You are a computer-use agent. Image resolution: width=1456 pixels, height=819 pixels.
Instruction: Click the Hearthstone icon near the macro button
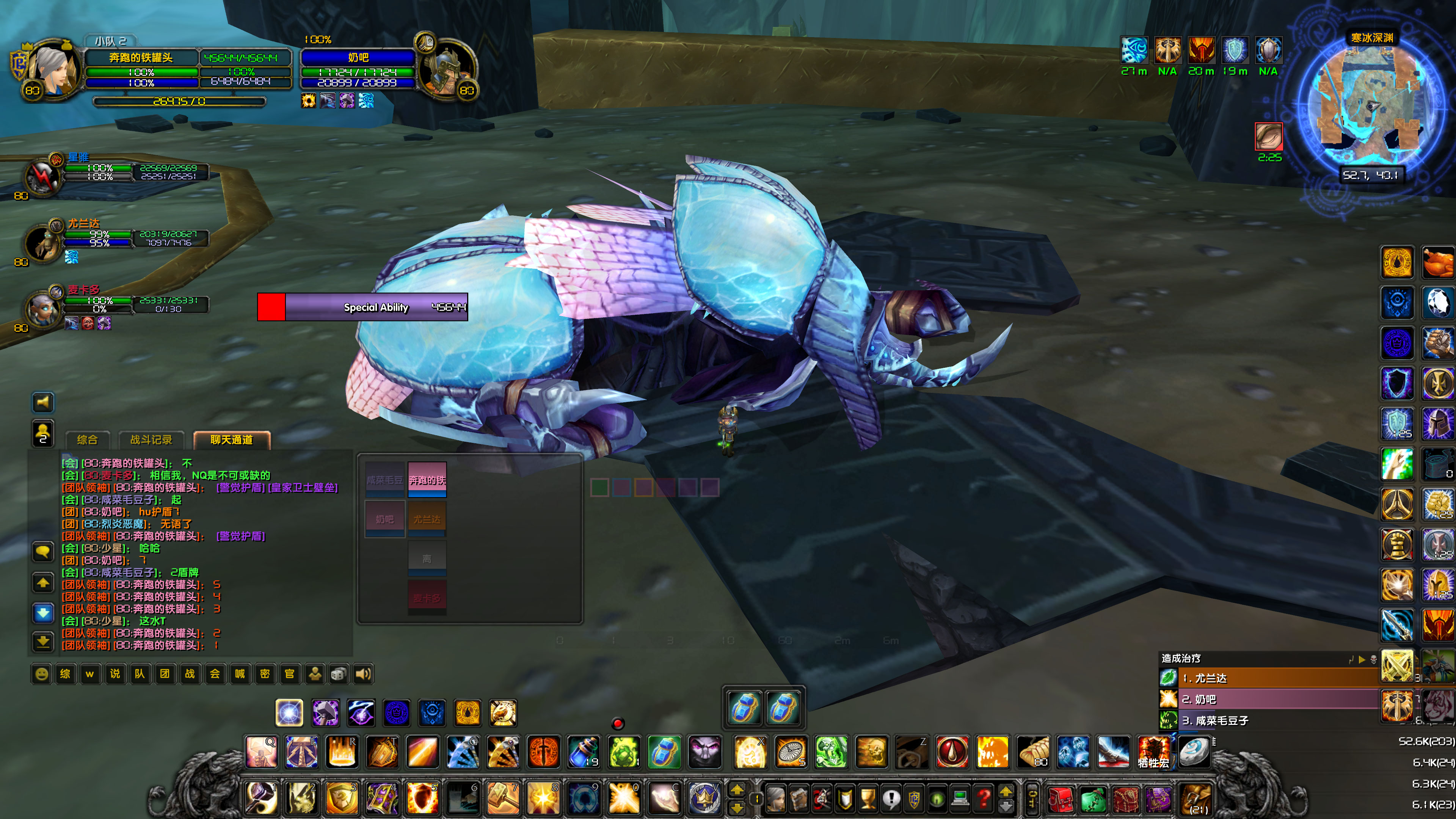tap(1194, 752)
